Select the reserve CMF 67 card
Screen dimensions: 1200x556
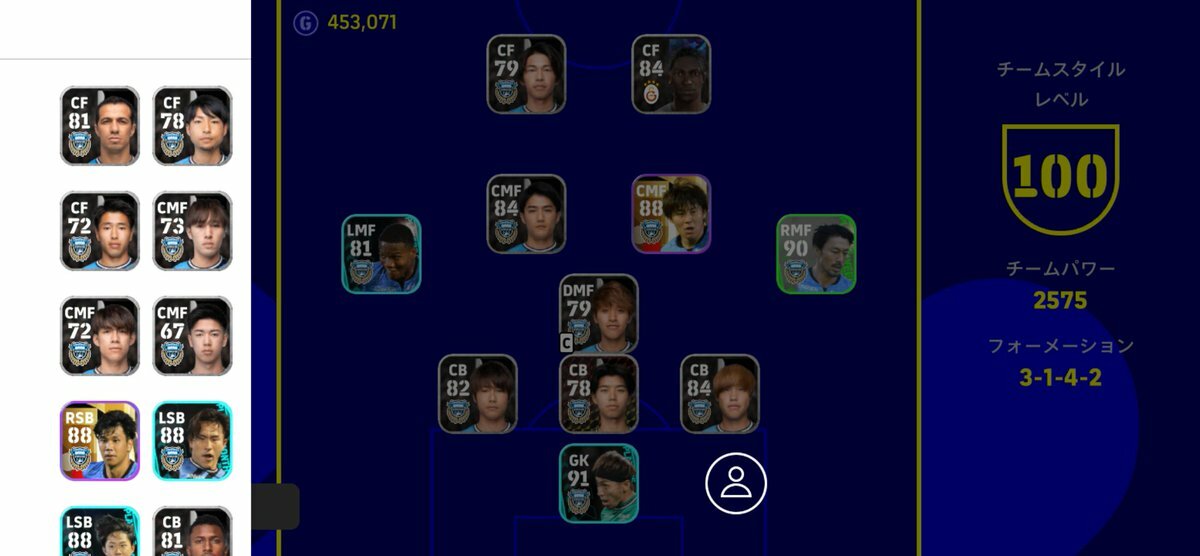[x=192, y=336]
